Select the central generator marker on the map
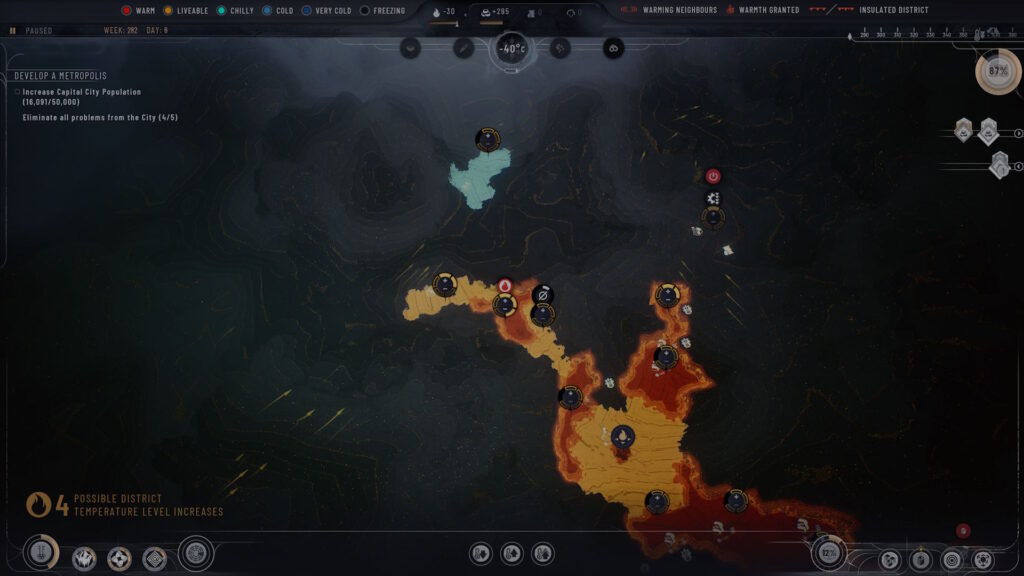Image resolution: width=1024 pixels, height=576 pixels. click(x=622, y=436)
